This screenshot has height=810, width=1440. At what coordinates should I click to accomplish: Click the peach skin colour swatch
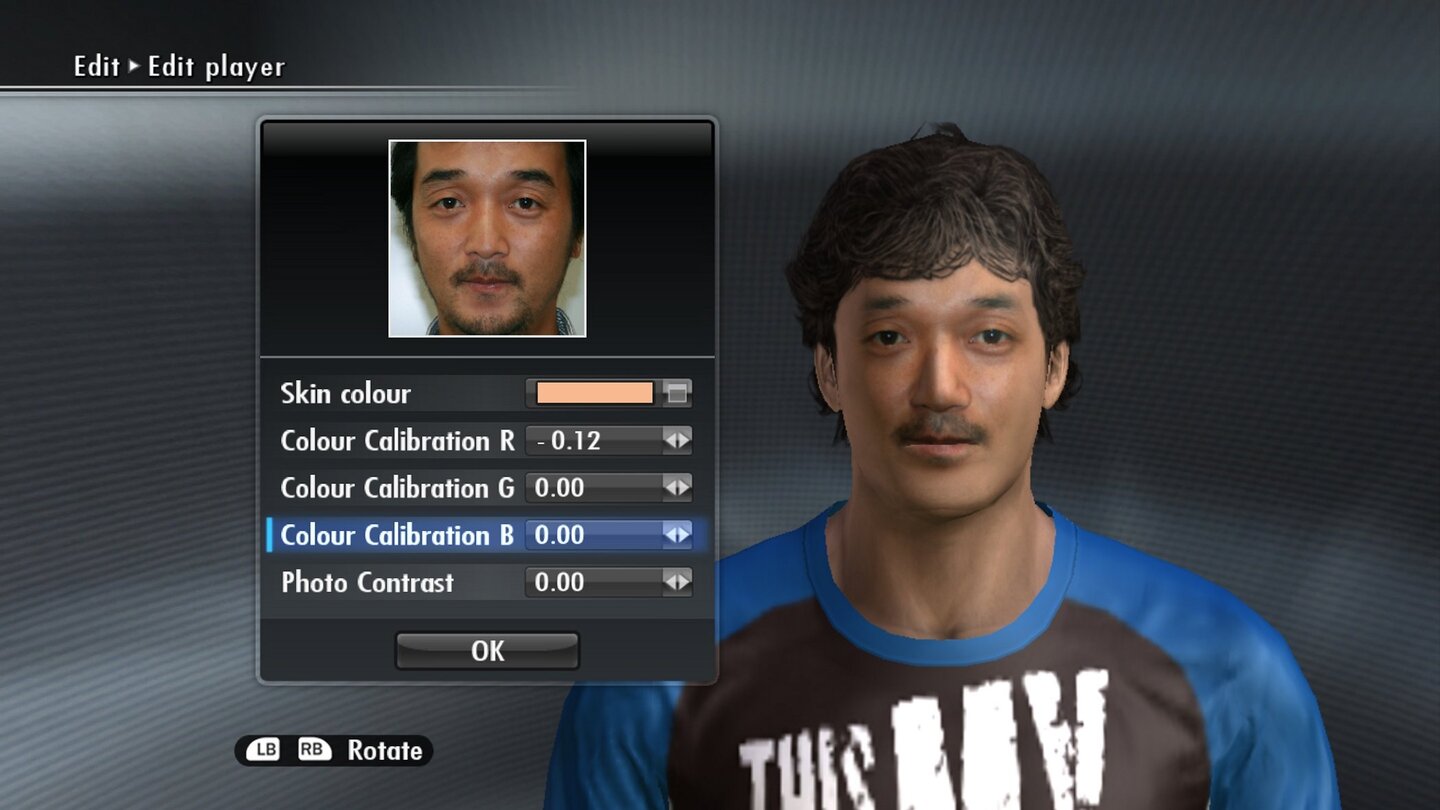595,393
